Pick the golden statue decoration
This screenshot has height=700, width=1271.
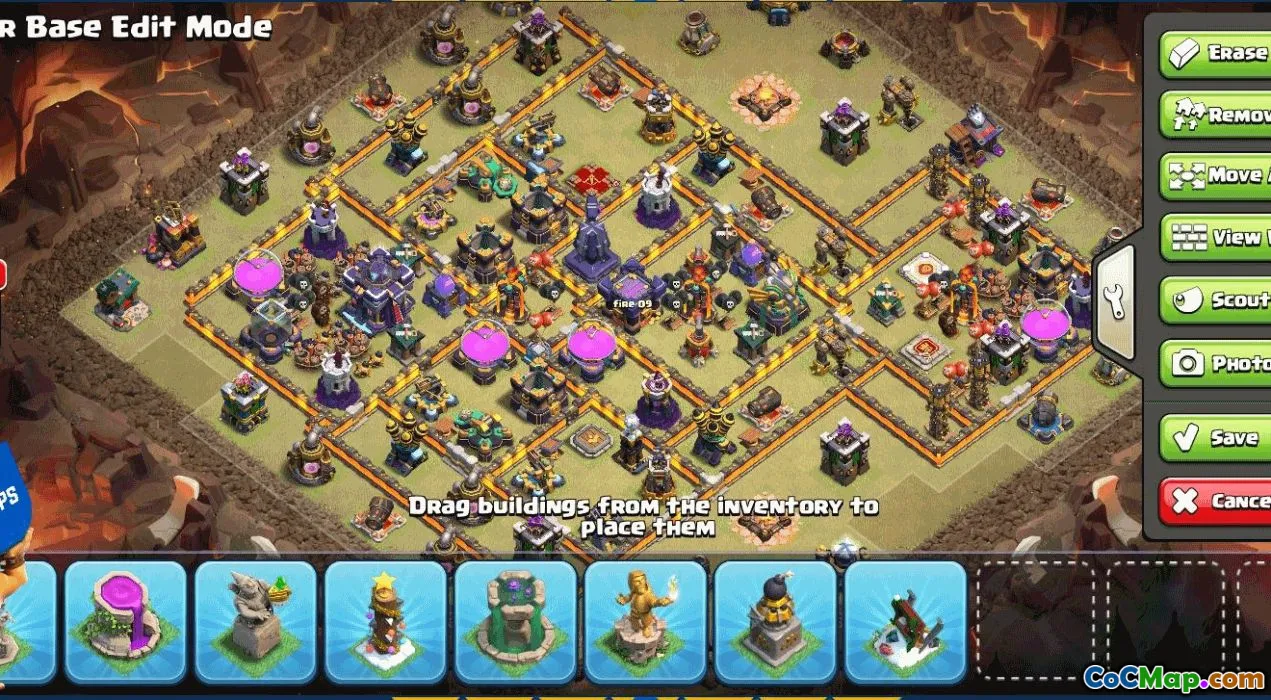tap(645, 621)
